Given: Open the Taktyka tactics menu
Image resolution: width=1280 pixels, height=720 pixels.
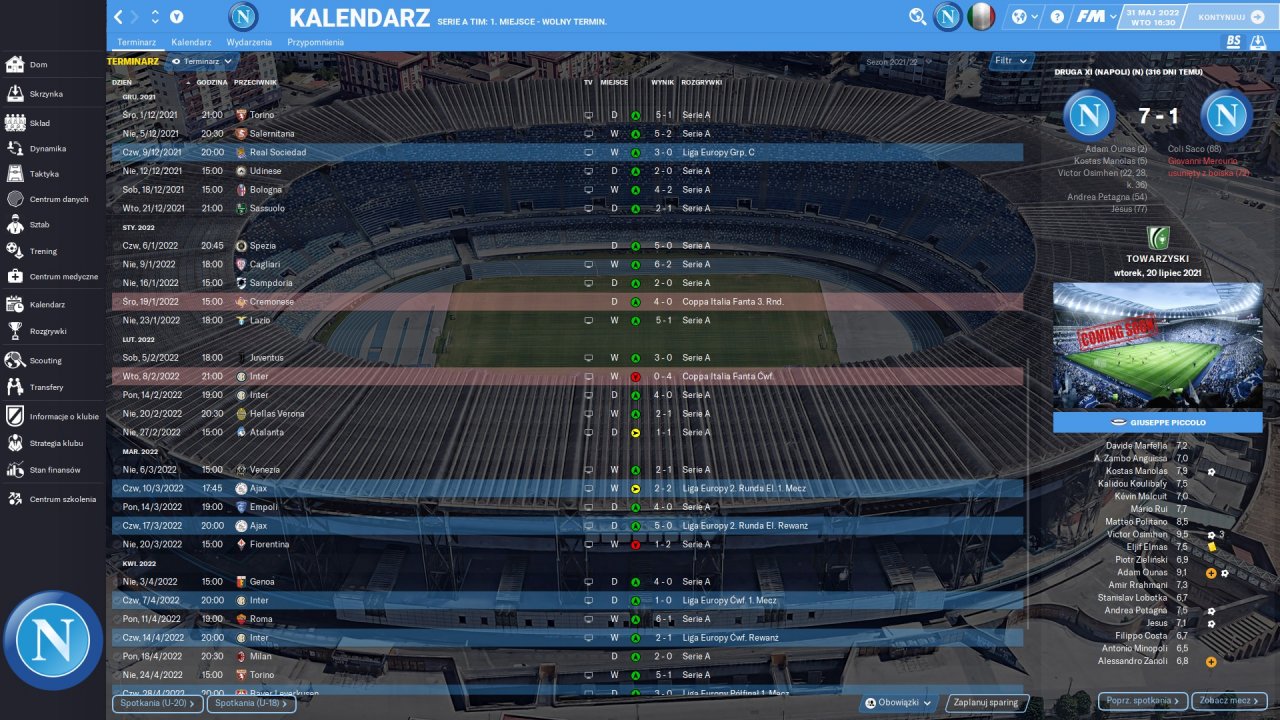Looking at the screenshot, I should [43, 174].
